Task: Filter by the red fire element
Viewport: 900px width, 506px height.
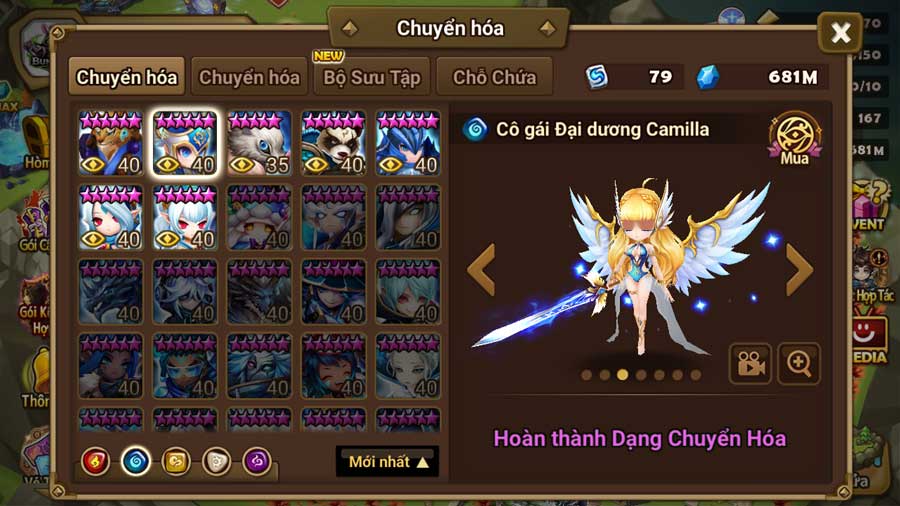Action: click(95, 461)
